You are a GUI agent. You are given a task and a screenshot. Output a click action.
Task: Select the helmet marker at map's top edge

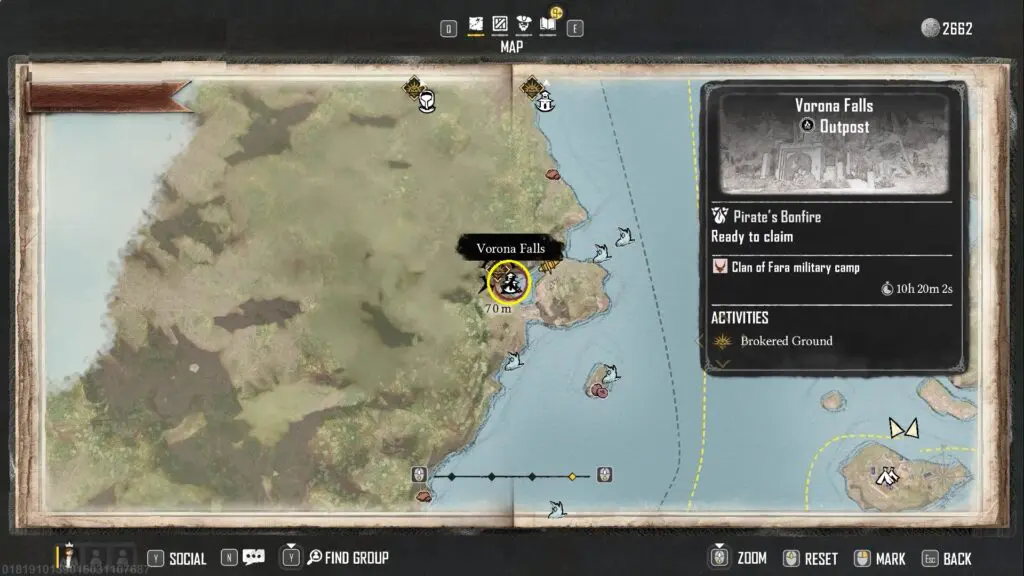[427, 101]
